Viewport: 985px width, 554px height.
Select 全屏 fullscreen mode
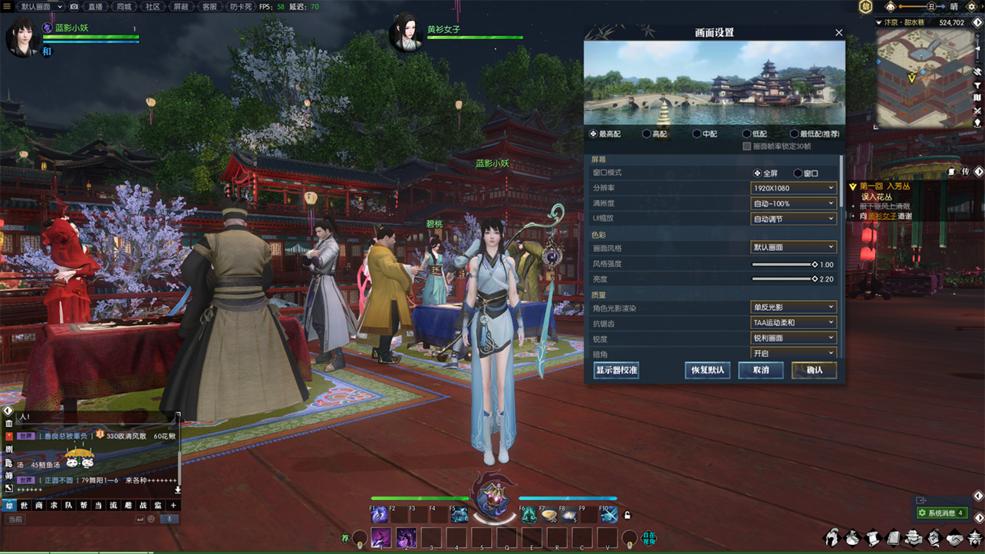(757, 173)
